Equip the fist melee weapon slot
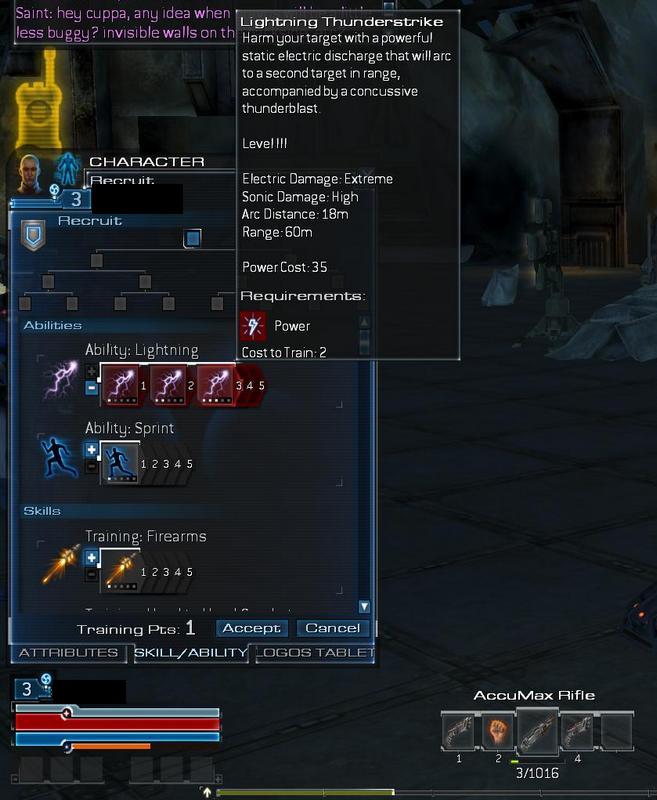 pyautogui.click(x=497, y=731)
